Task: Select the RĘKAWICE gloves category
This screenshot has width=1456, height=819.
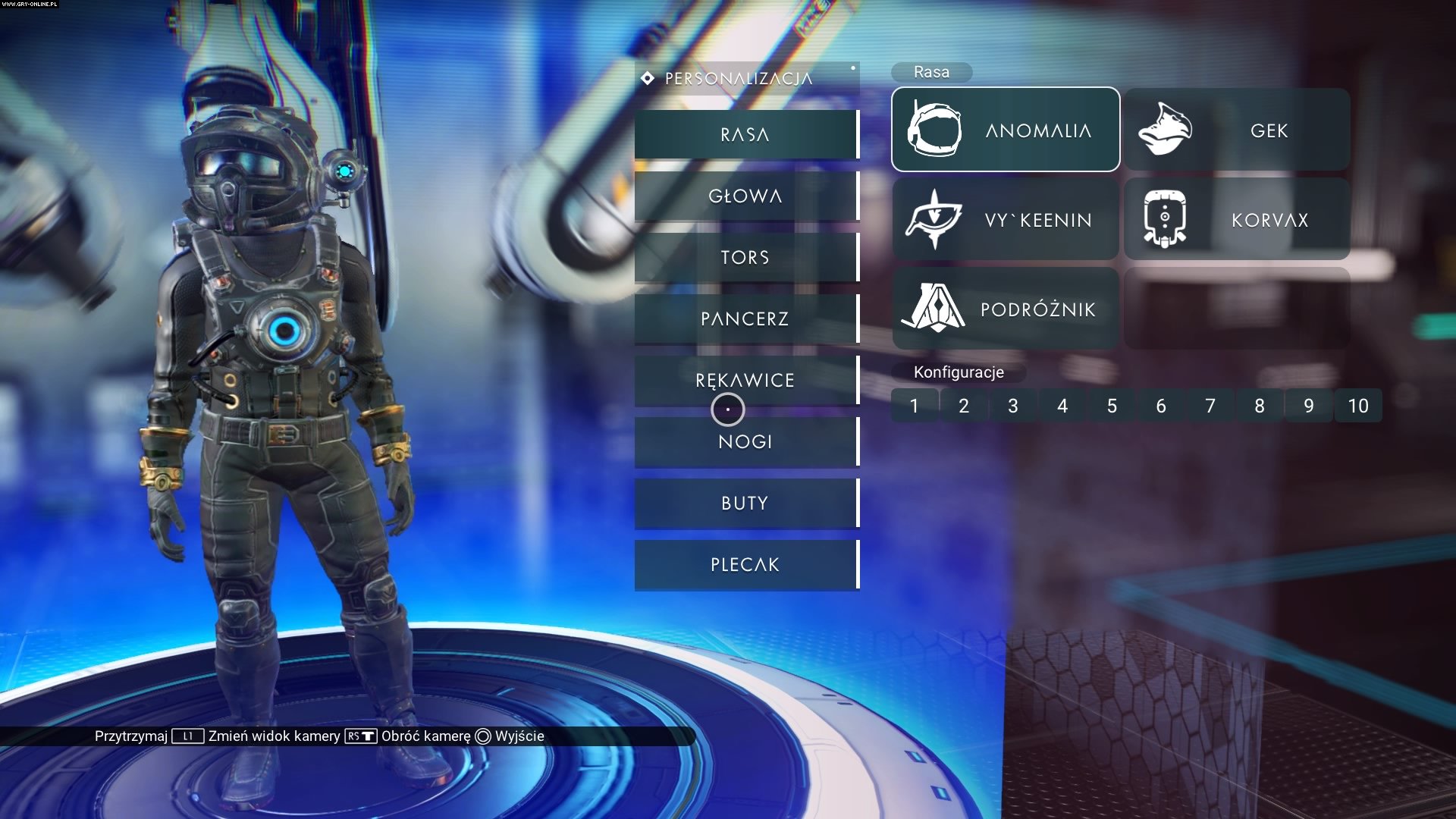Action: coord(746,381)
